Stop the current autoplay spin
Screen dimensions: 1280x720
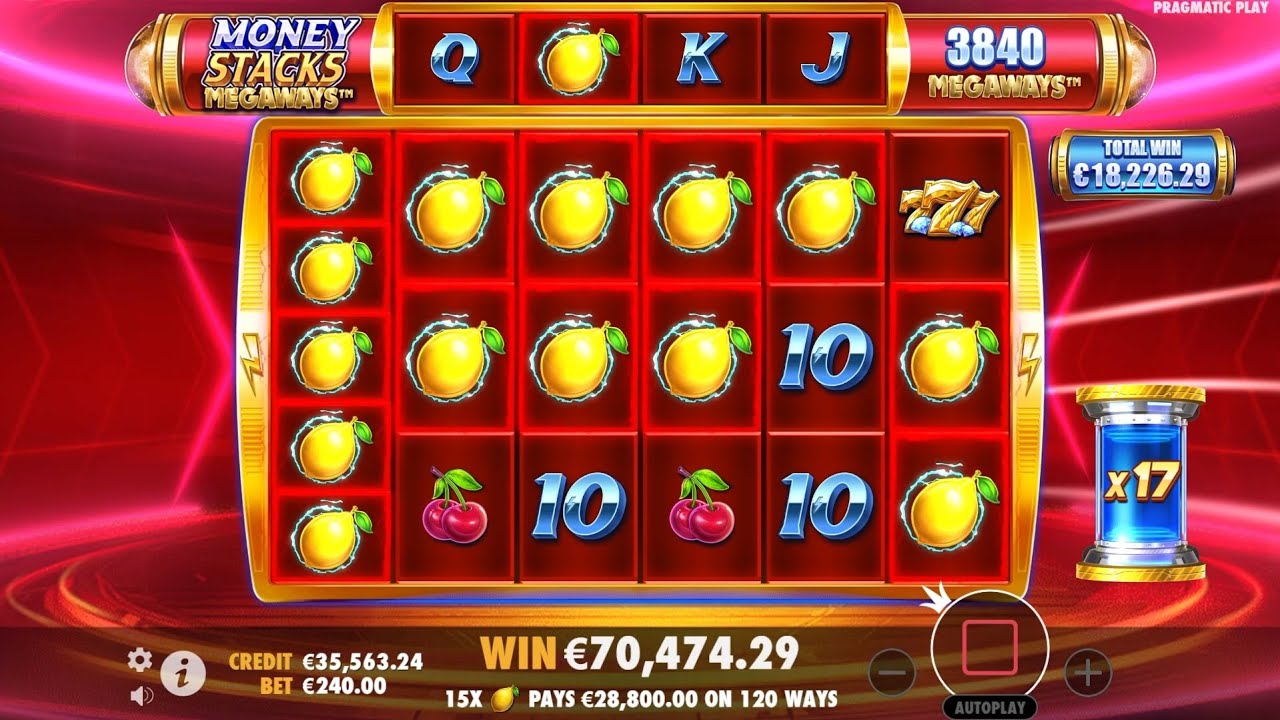click(x=988, y=650)
